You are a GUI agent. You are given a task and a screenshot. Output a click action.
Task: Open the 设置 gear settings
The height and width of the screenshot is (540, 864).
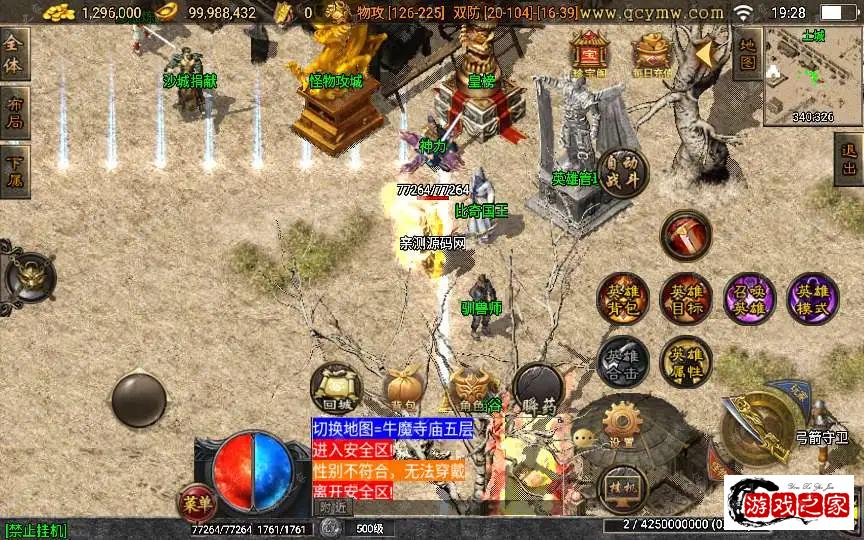[621, 425]
